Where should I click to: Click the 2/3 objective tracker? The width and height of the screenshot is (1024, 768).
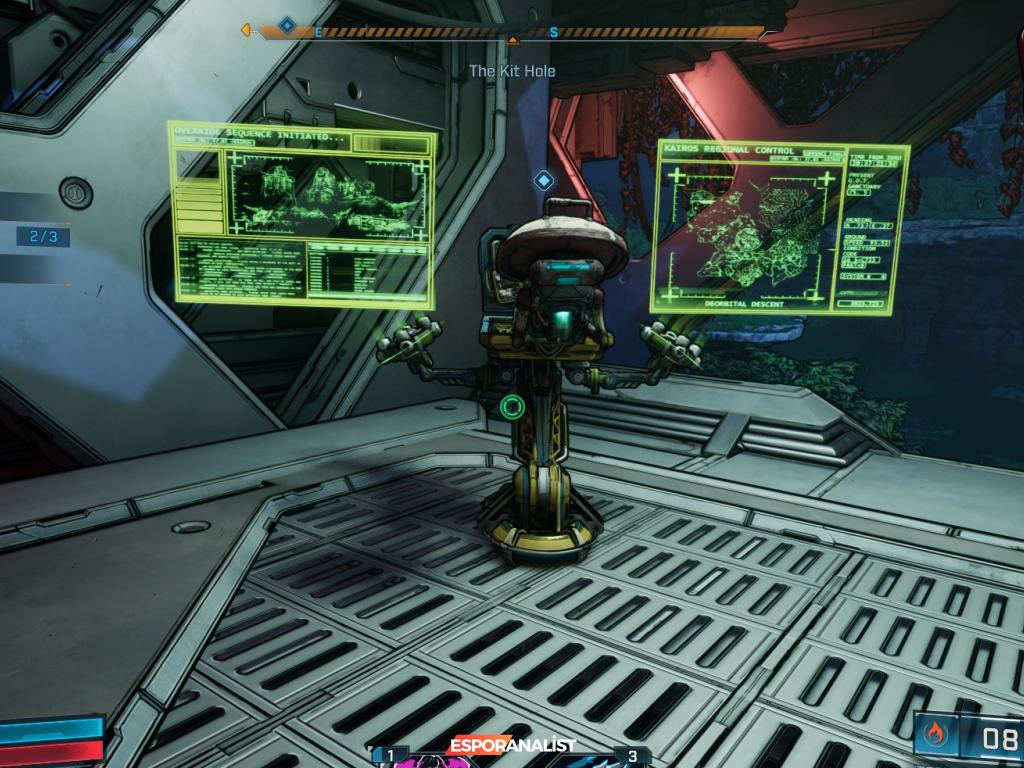pos(43,237)
